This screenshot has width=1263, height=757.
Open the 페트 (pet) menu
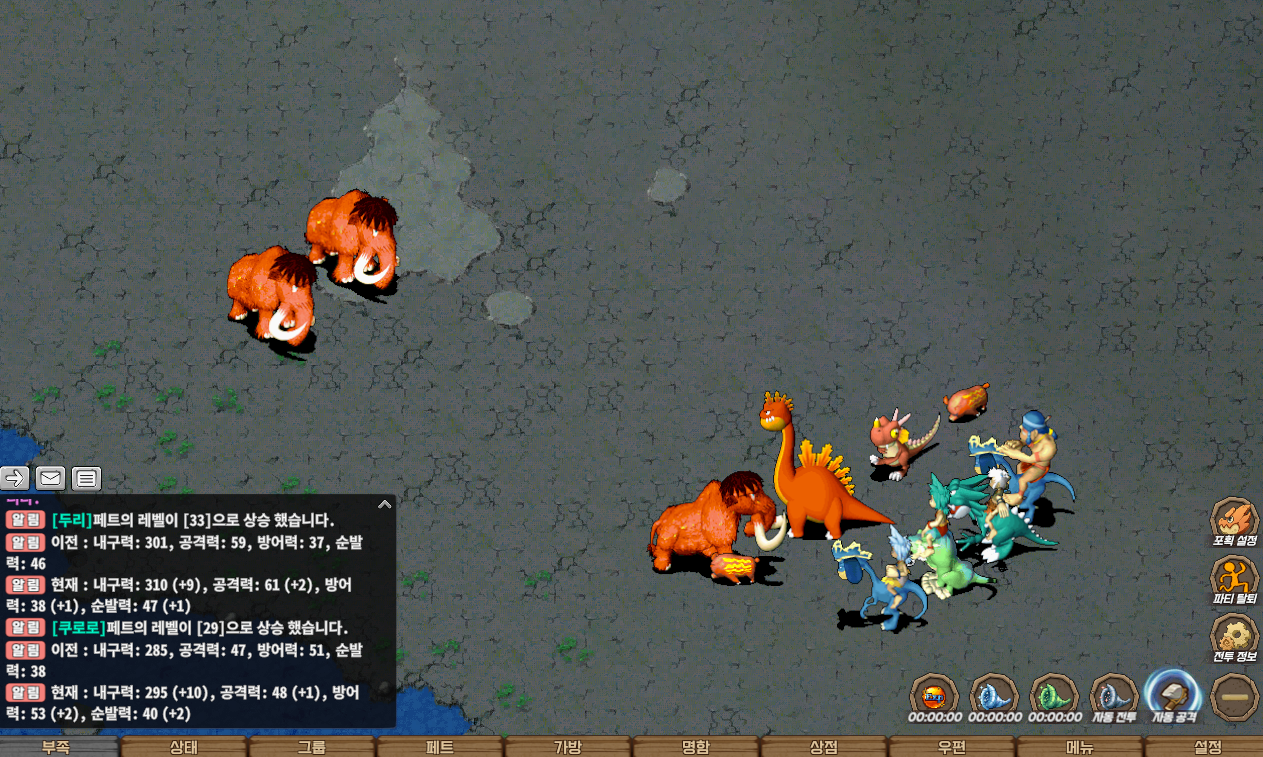(440, 747)
